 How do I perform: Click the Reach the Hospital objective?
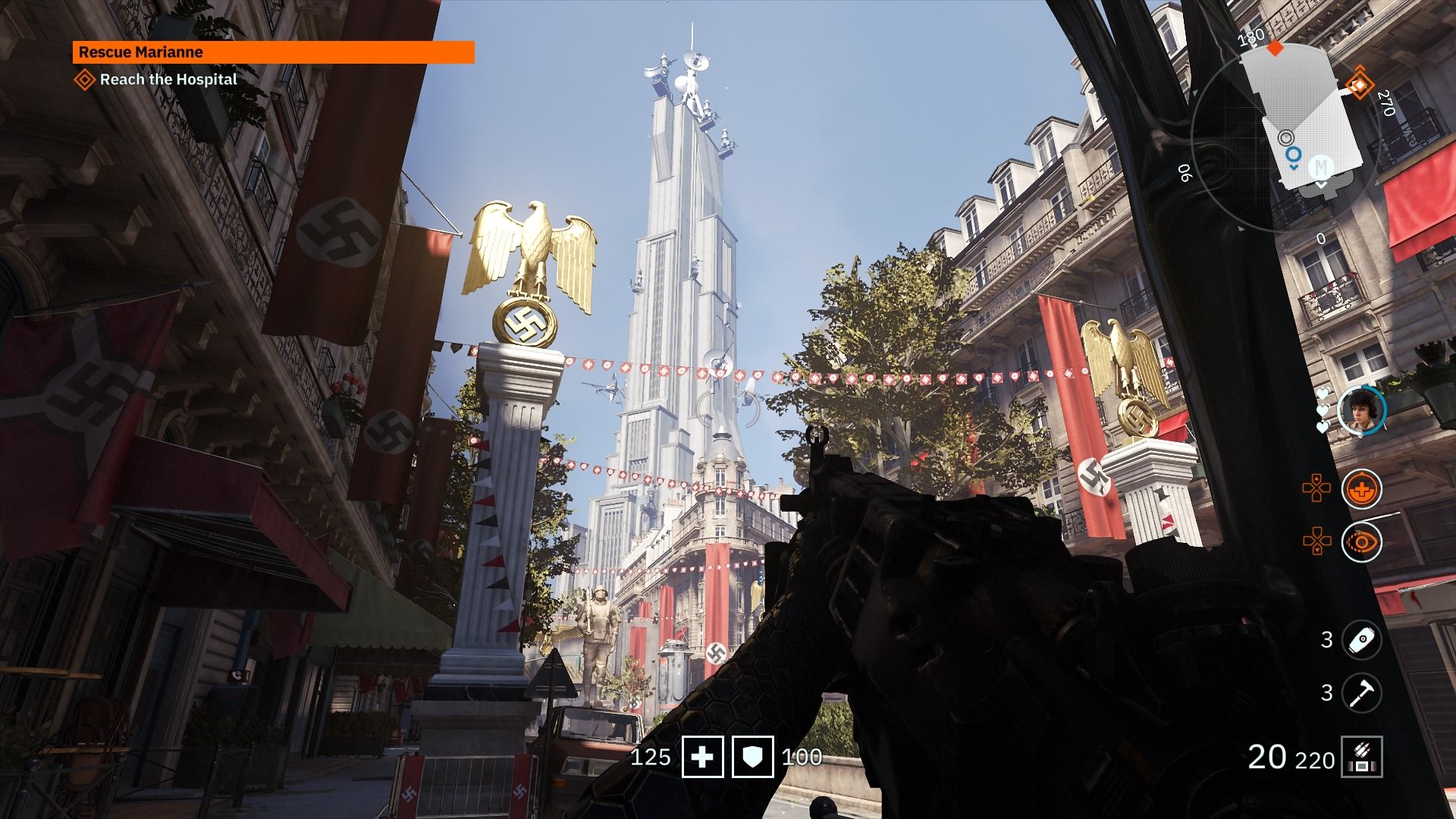pos(168,80)
